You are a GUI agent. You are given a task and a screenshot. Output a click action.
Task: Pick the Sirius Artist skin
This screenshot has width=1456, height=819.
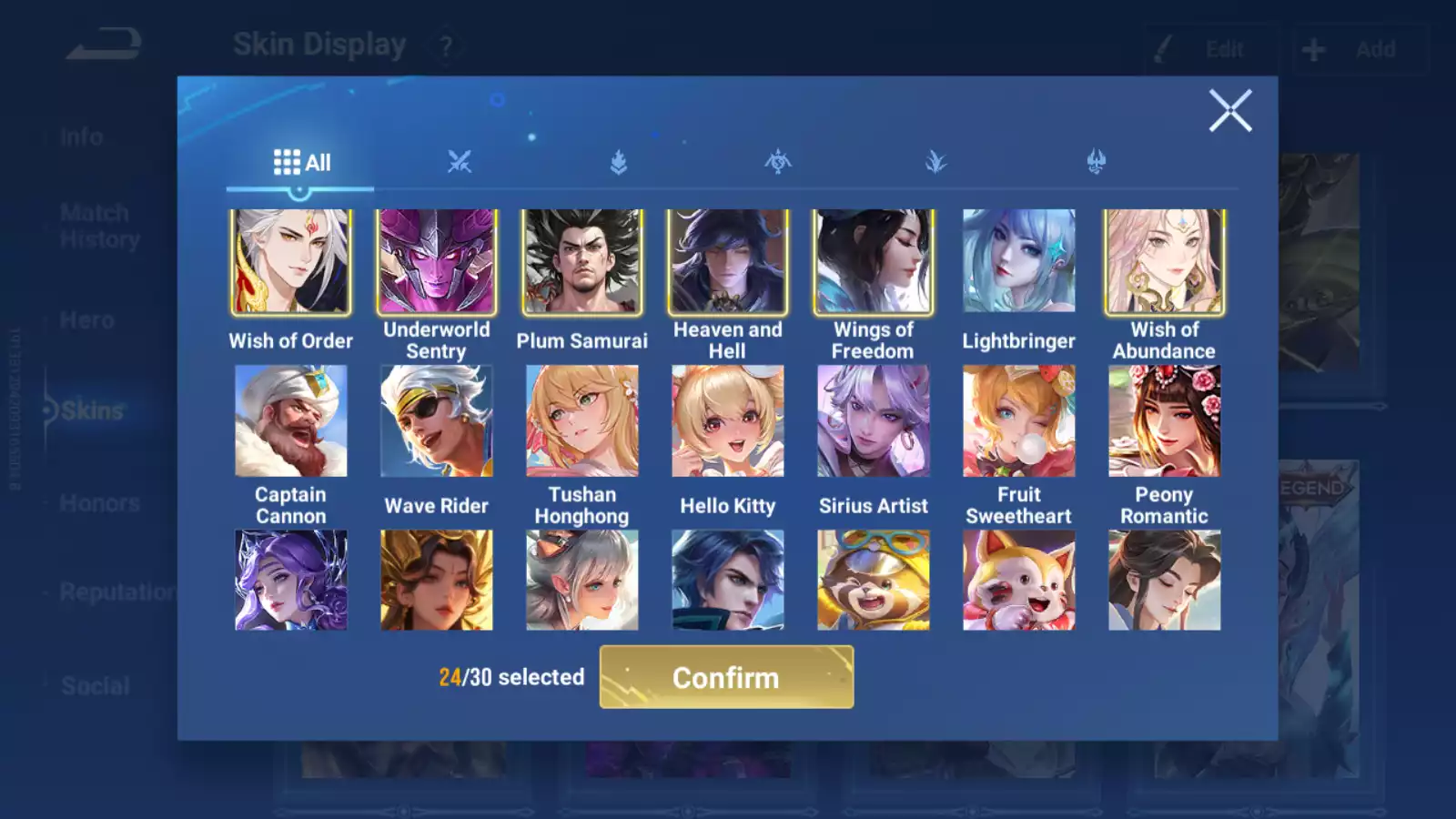[x=874, y=421]
